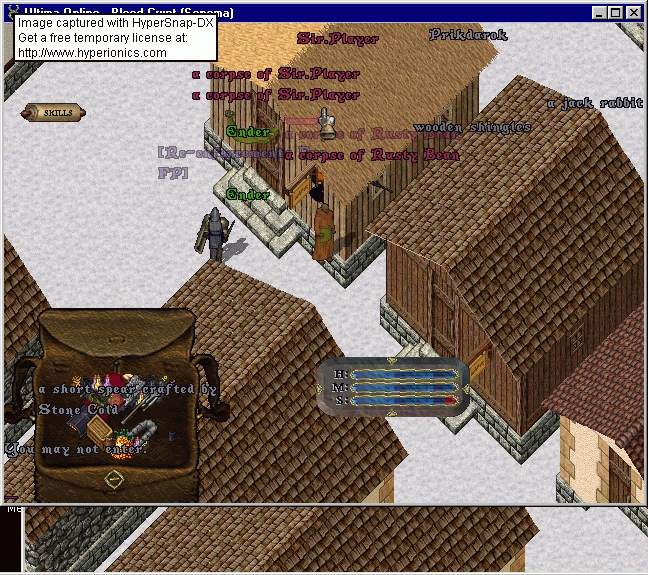Select the wooden crate in the backpack
This screenshot has width=648, height=575.
tap(100, 429)
